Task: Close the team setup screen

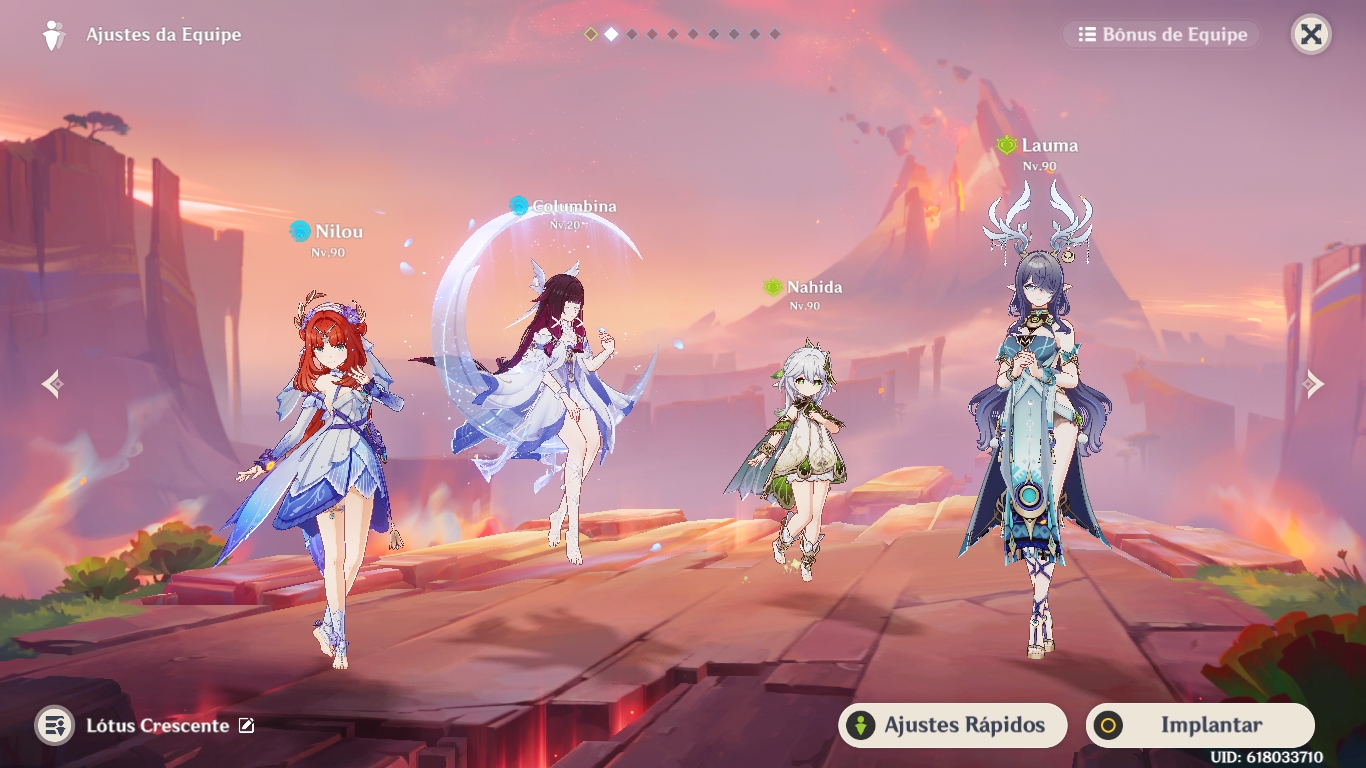Action: click(1311, 35)
